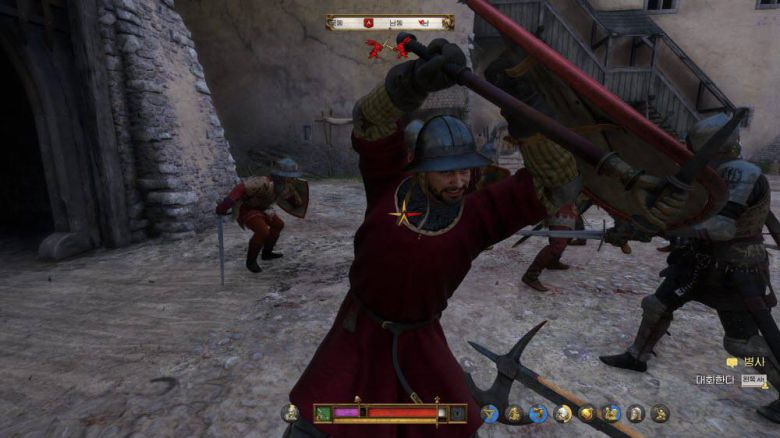
Task: Click the speech bubble icon beside 병사
Action: click(732, 363)
